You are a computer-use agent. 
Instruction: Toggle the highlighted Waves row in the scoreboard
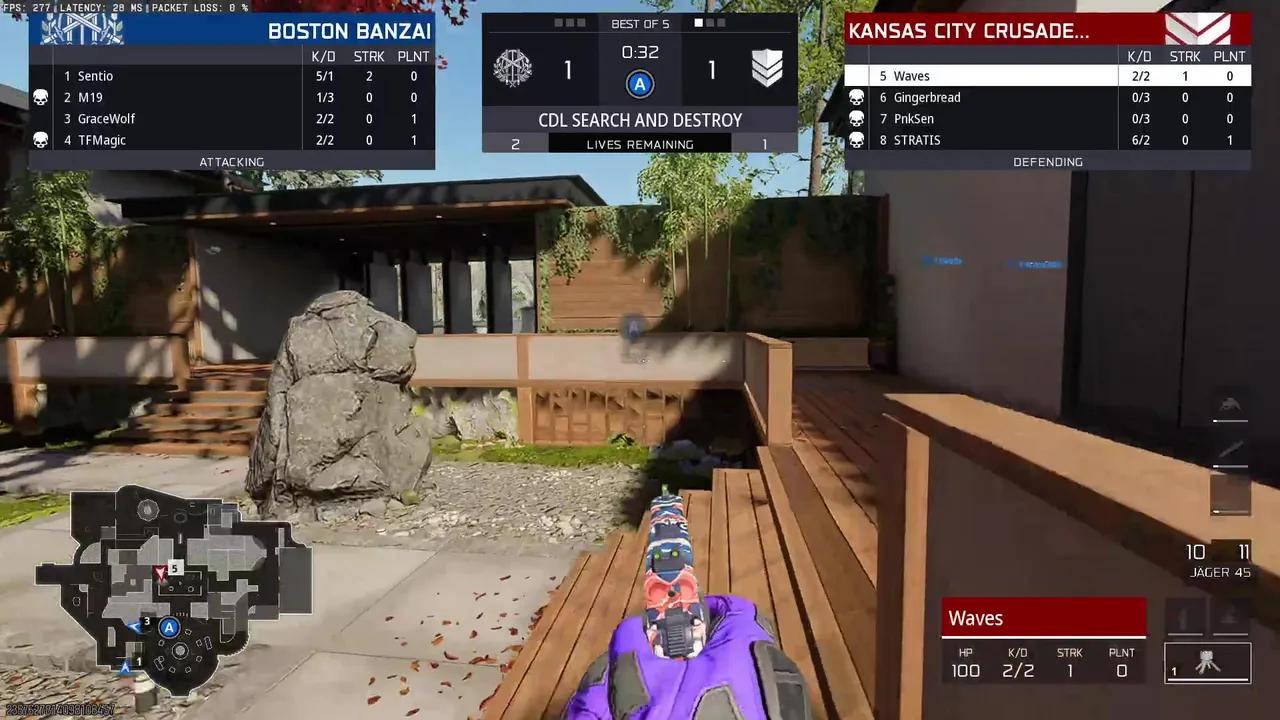(1000, 76)
